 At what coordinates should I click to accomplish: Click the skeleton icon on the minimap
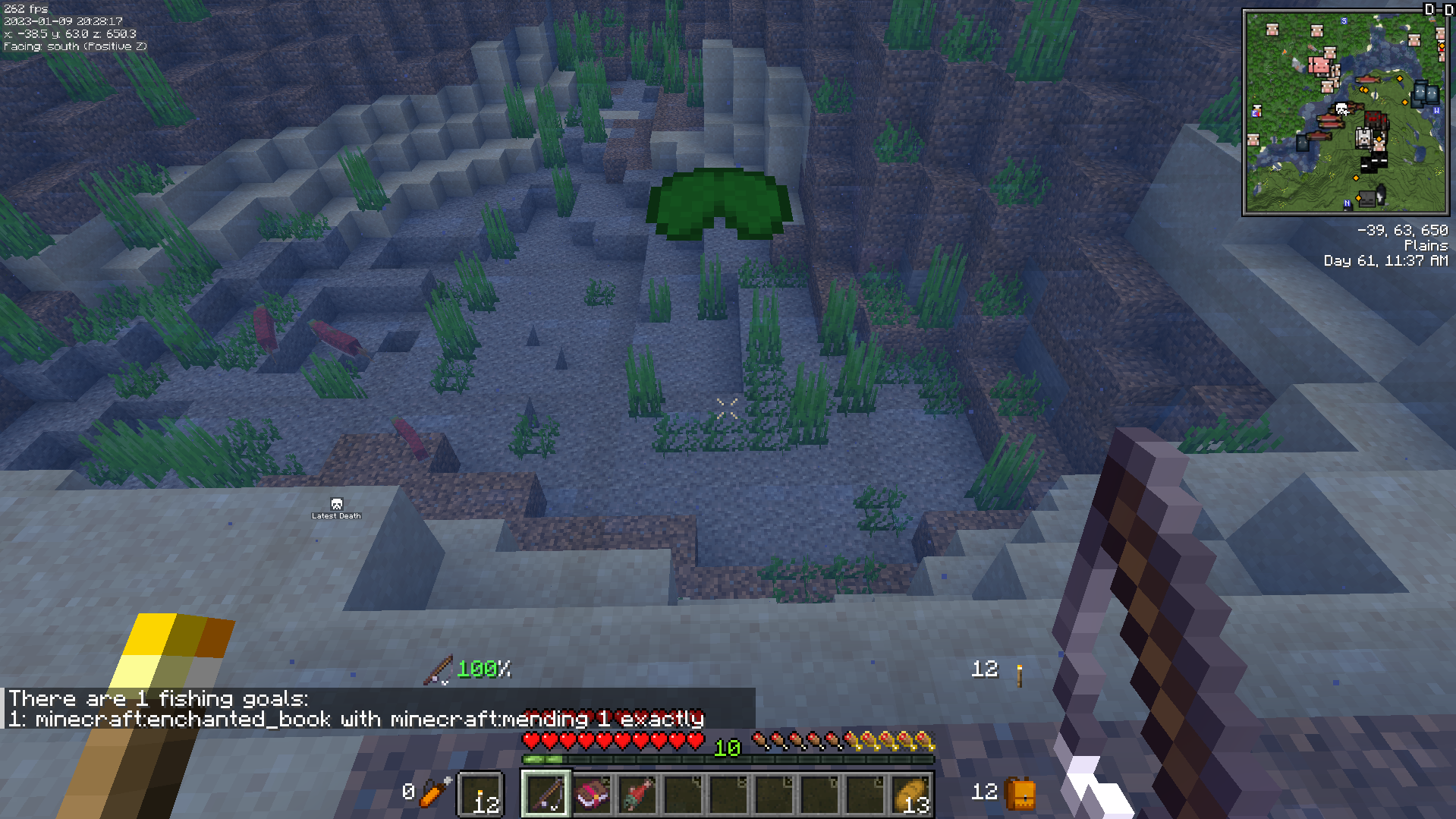click(1367, 198)
